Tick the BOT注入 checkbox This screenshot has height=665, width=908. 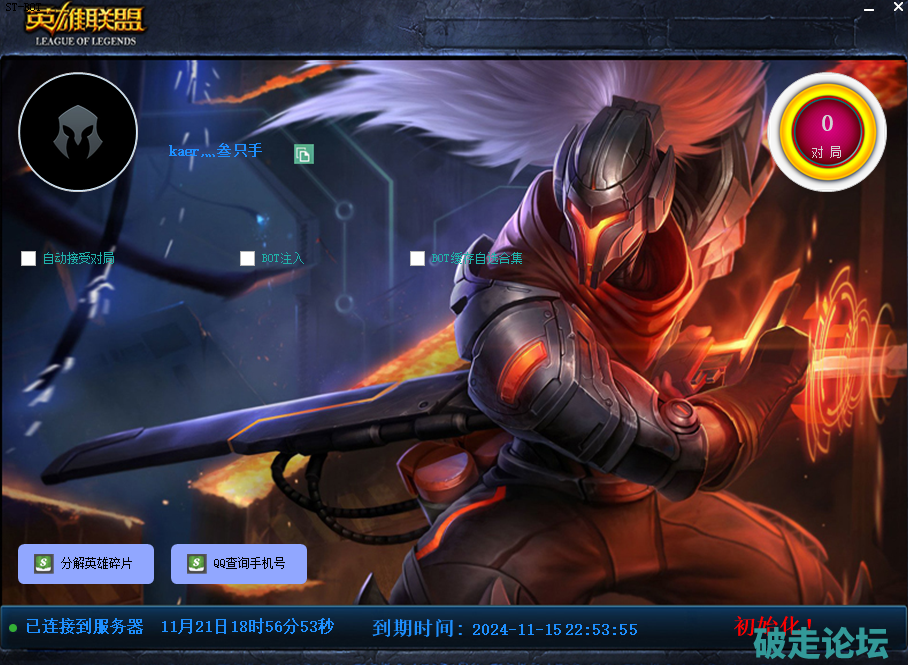click(248, 259)
